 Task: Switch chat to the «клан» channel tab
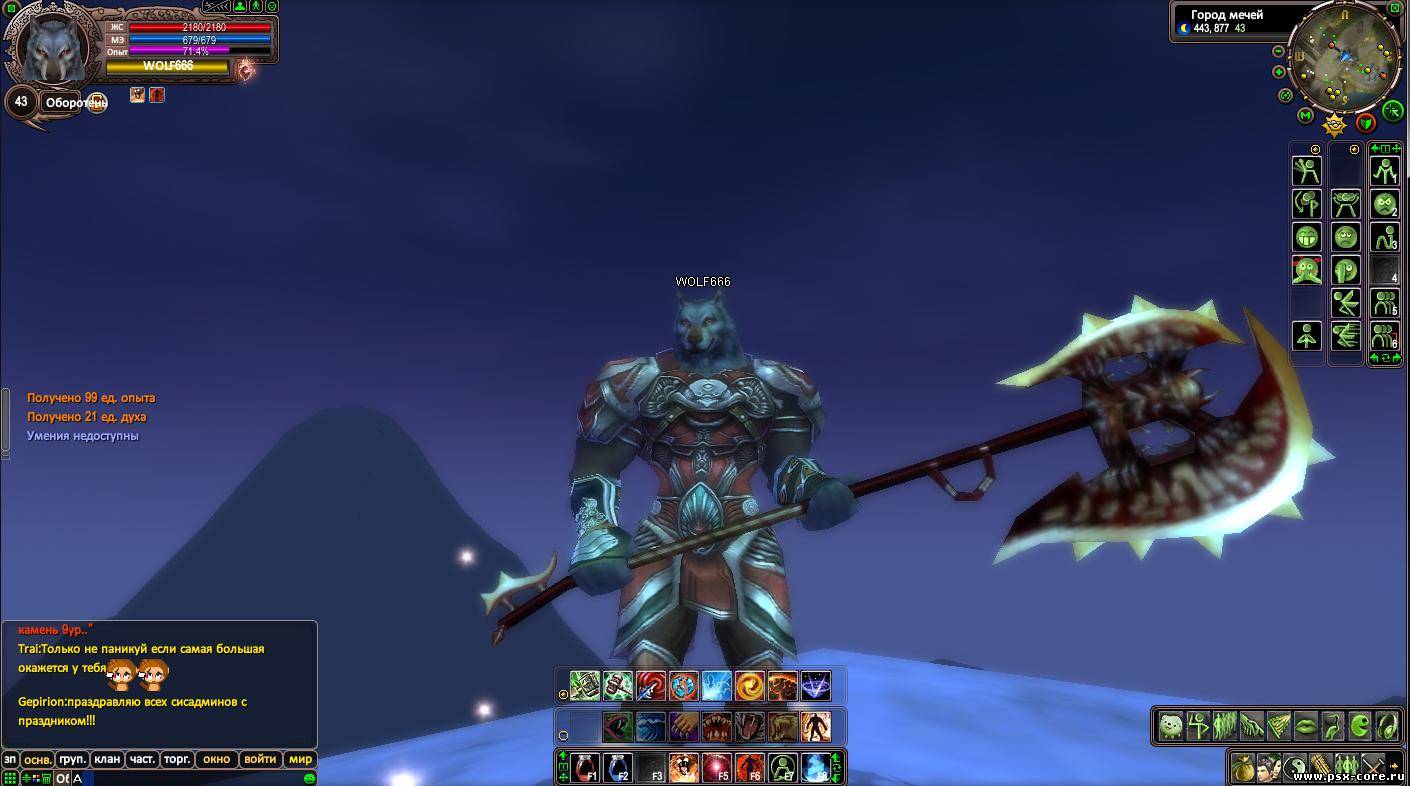coord(107,759)
